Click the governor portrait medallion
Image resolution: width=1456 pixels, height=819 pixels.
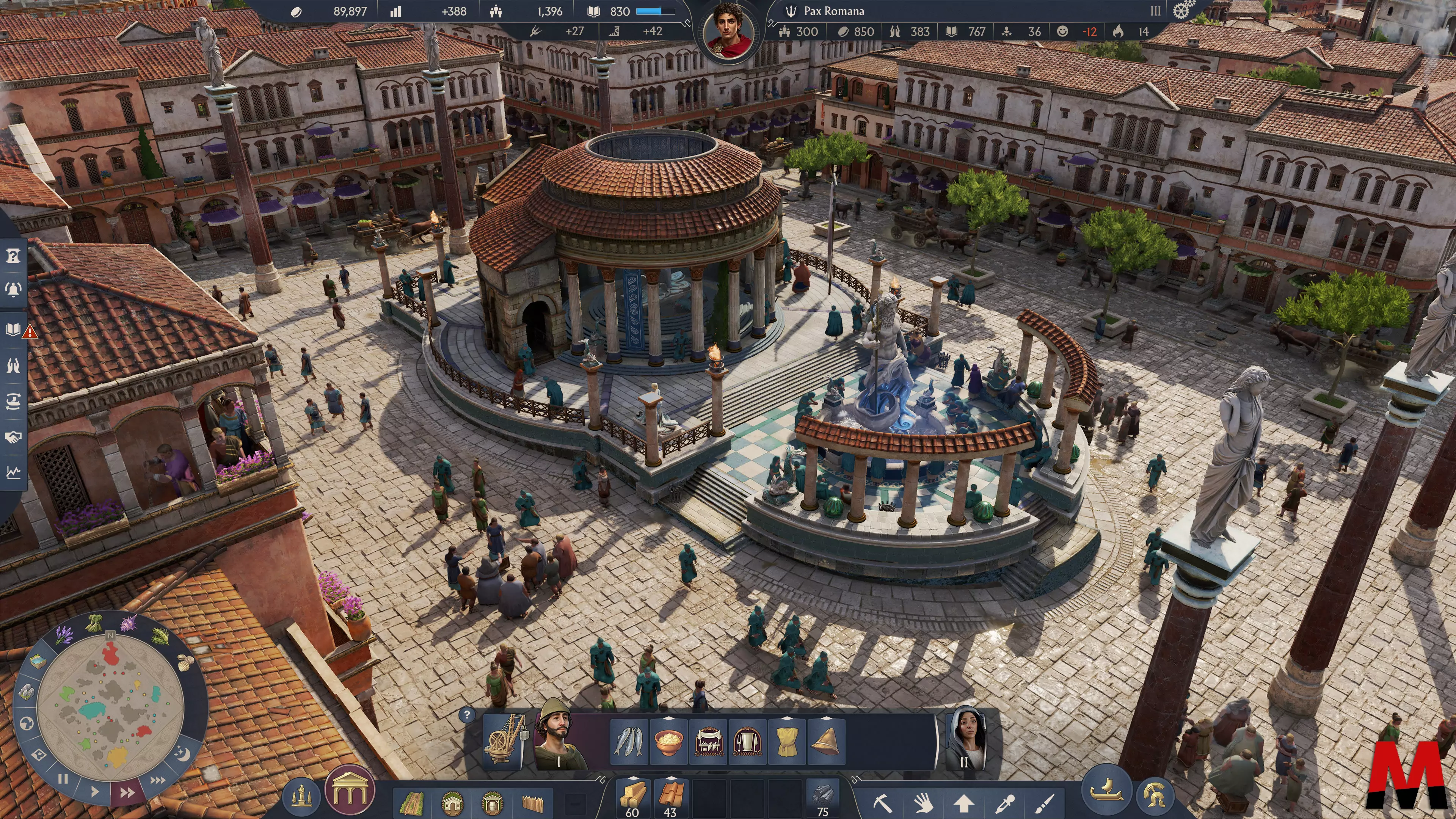(728, 31)
